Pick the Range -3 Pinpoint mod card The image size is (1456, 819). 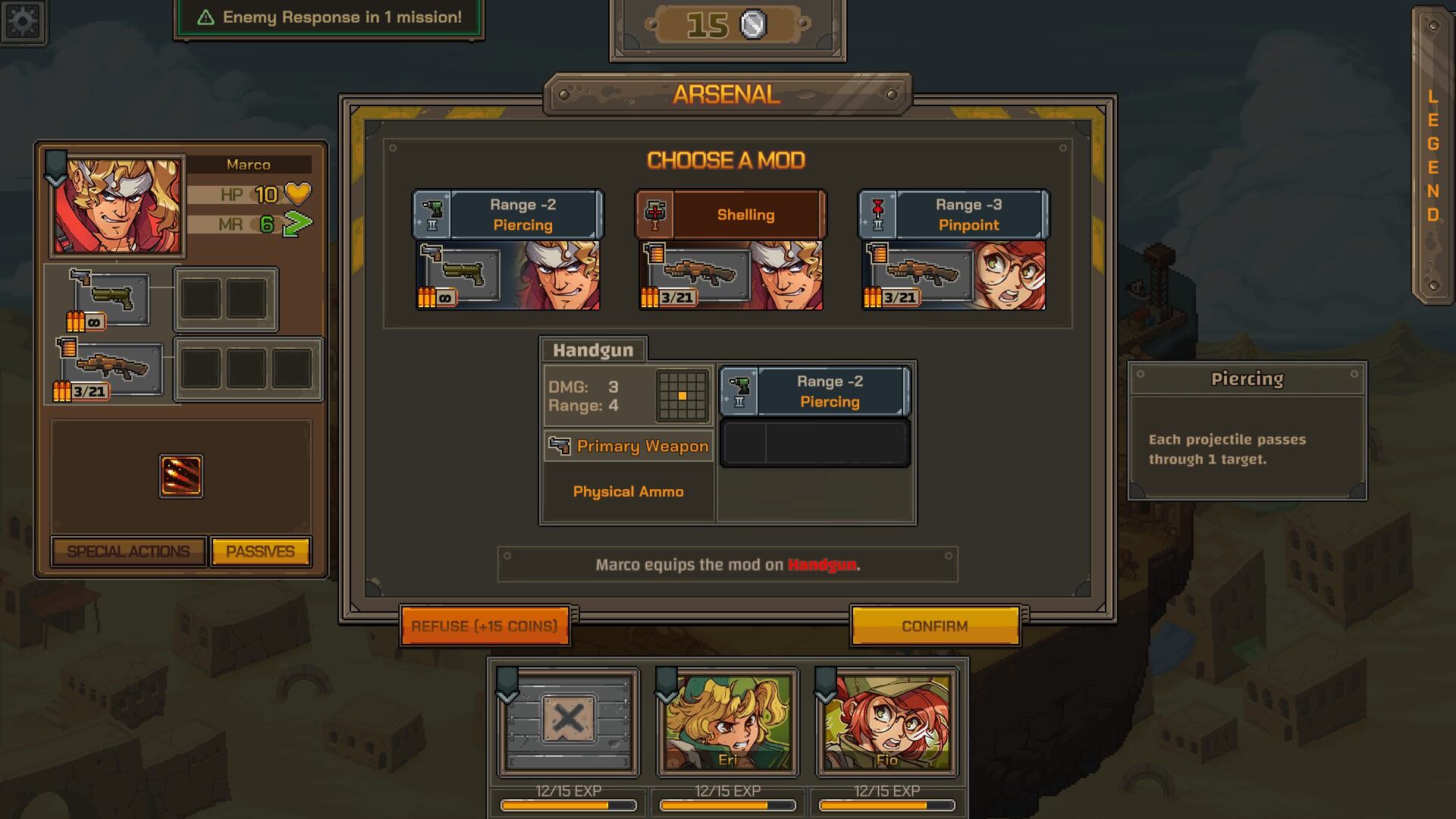[x=953, y=249]
